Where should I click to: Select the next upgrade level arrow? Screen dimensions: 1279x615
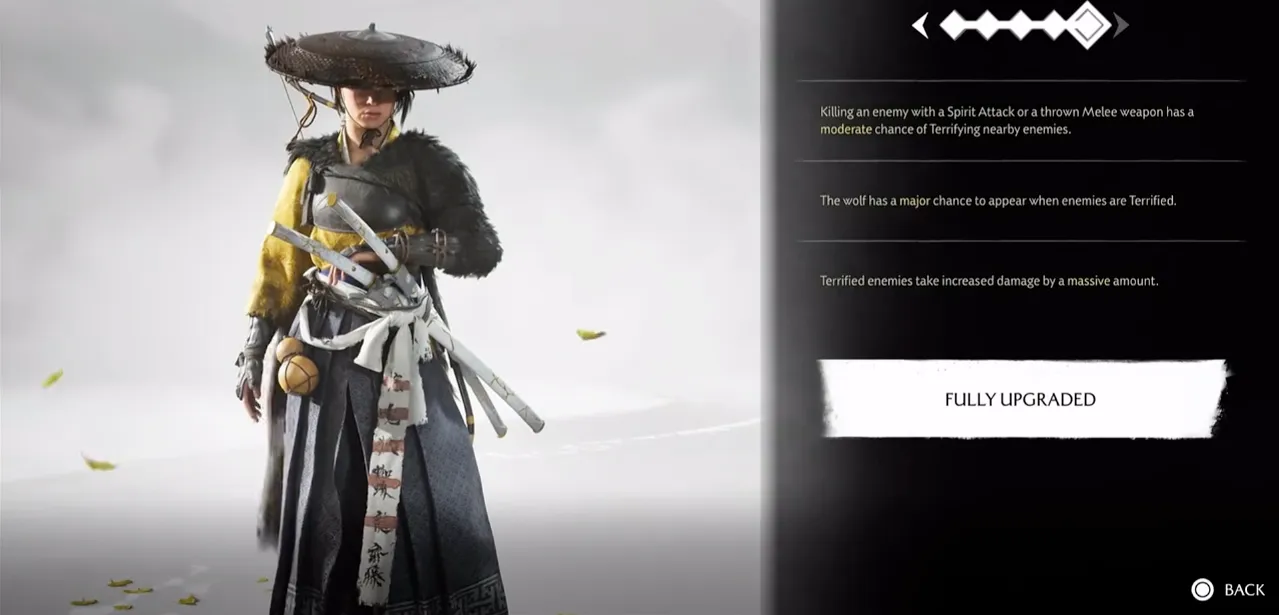pos(1122,26)
